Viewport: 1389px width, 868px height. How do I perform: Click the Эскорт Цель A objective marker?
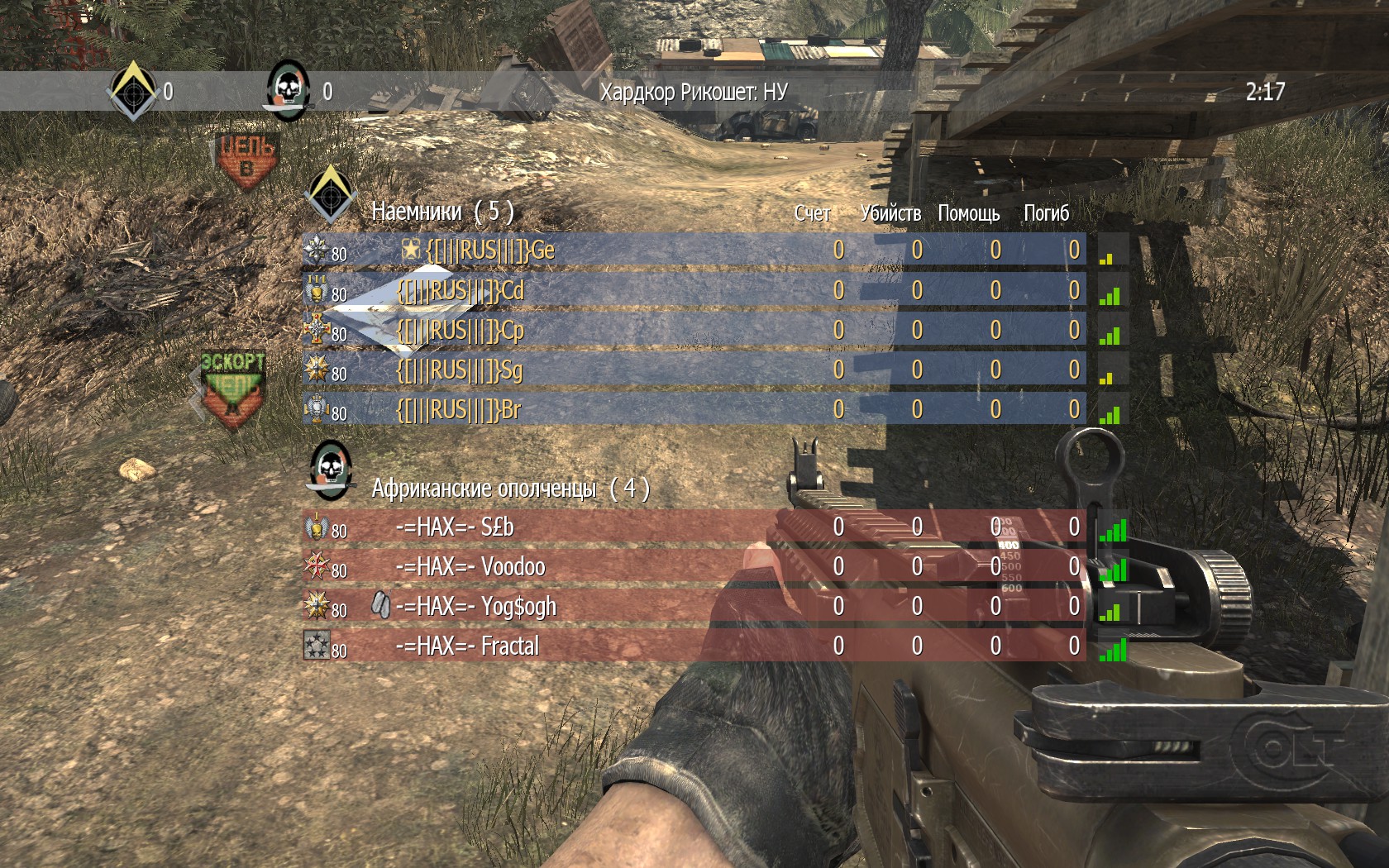(x=233, y=387)
